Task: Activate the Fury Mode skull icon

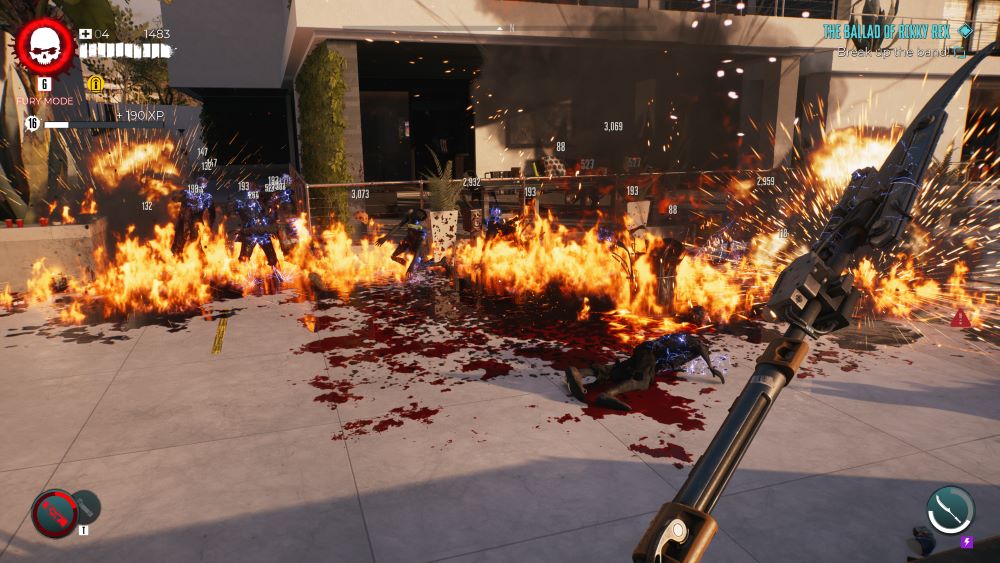Action: coord(44,46)
